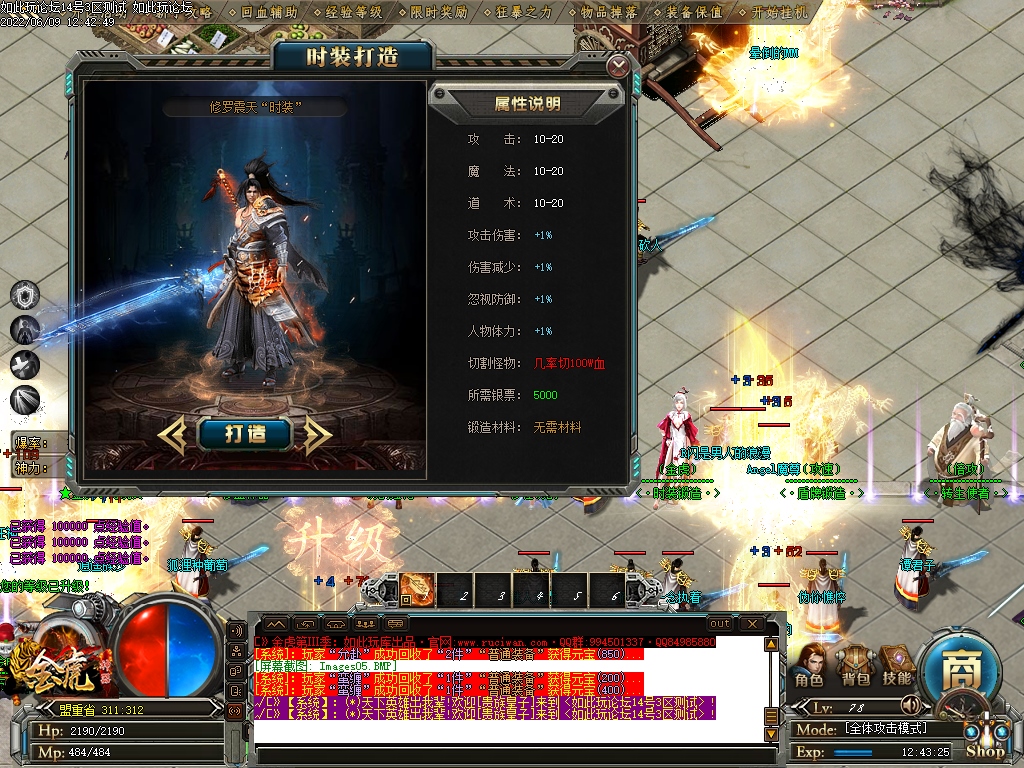Show the next costume with right arrow
This screenshot has width=1024, height=768.
pyautogui.click(x=318, y=433)
